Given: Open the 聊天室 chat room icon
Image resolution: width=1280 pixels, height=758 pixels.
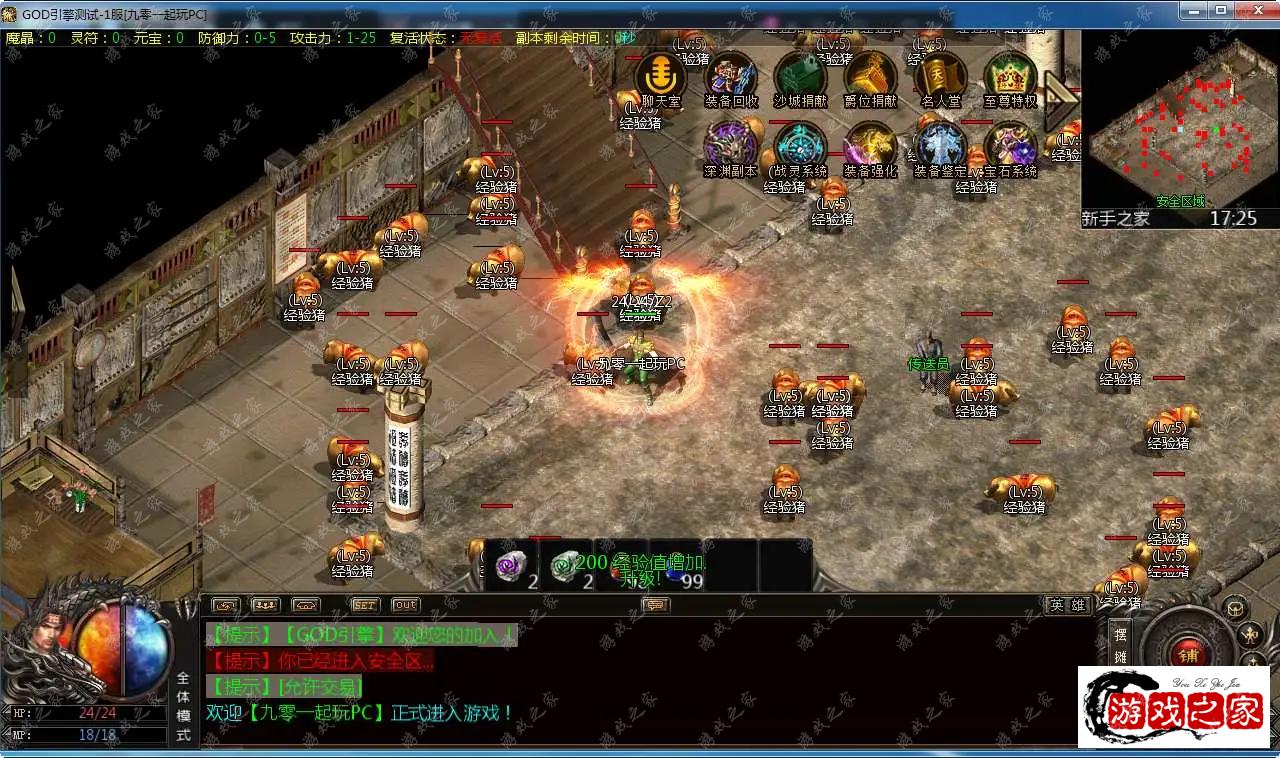Looking at the screenshot, I should click(x=660, y=75).
